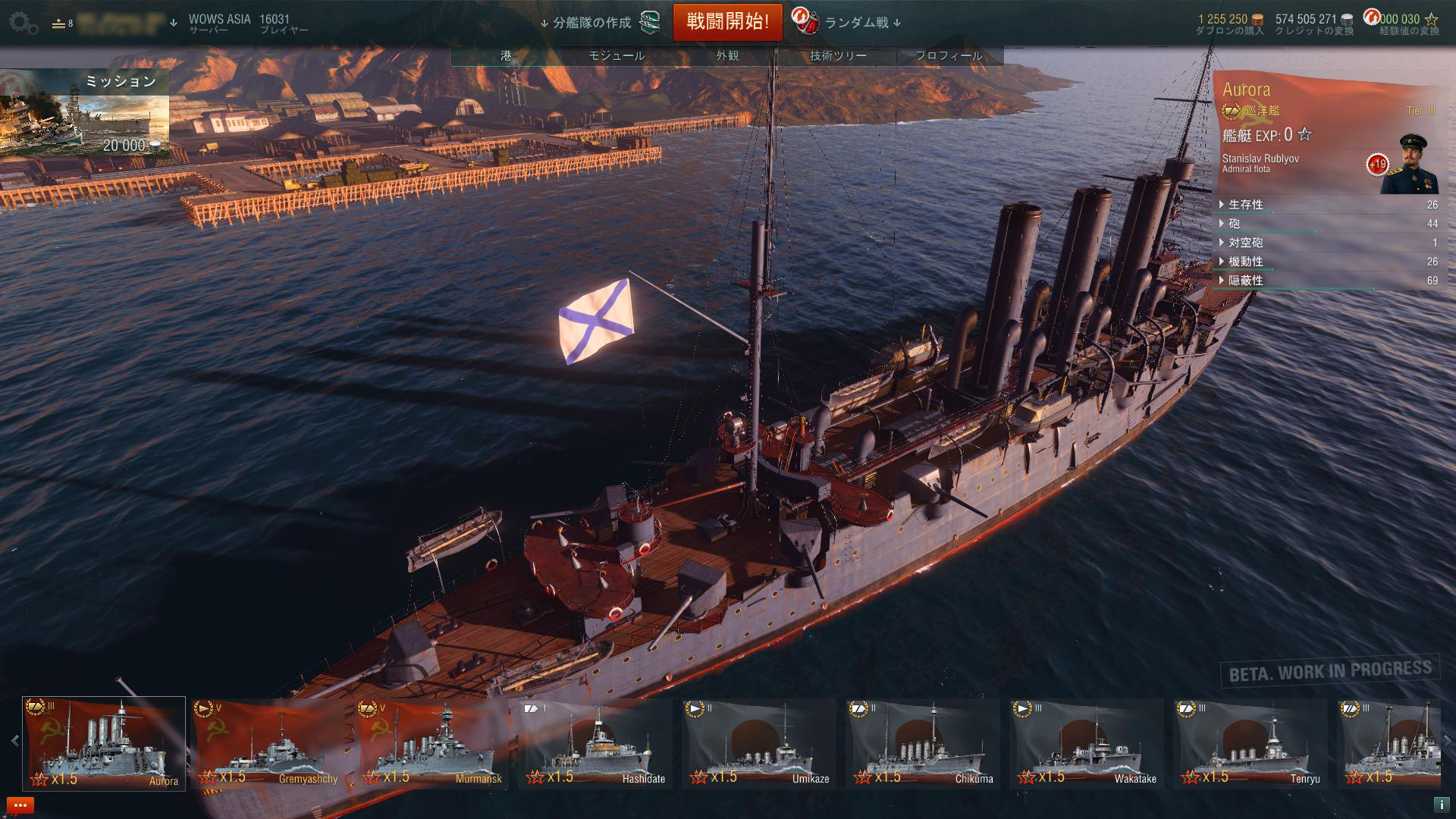The image size is (1456, 819).
Task: Expand the 隠蔽性 stat row
Action: click(1246, 281)
